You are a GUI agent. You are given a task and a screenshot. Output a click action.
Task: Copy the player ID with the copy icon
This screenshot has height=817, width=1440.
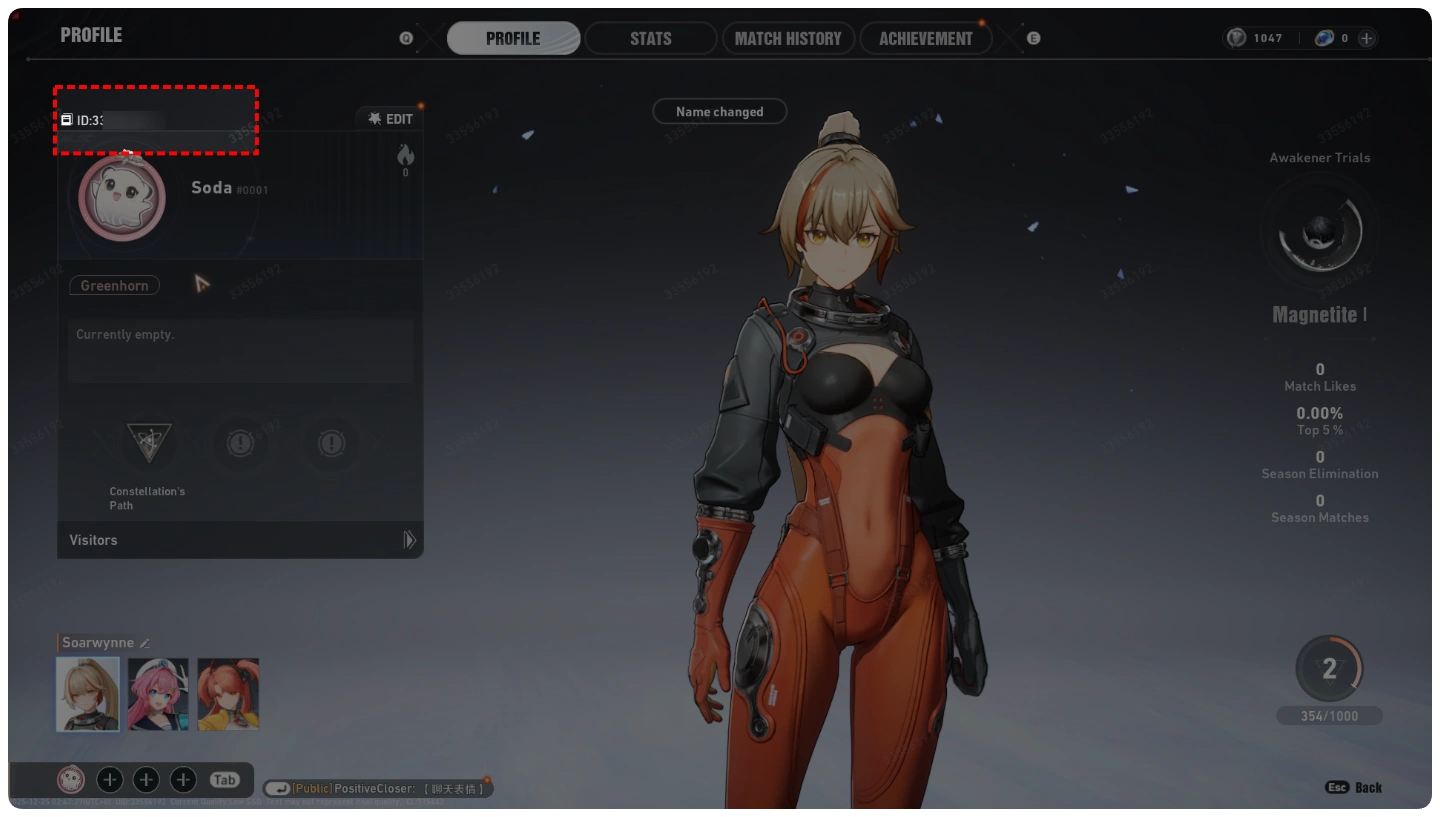[67, 120]
